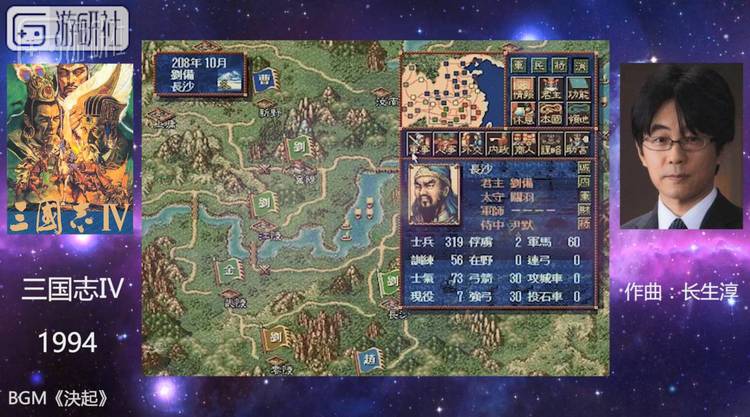Show the 領地 territory view
This screenshot has height=417, width=750.
(x=577, y=113)
